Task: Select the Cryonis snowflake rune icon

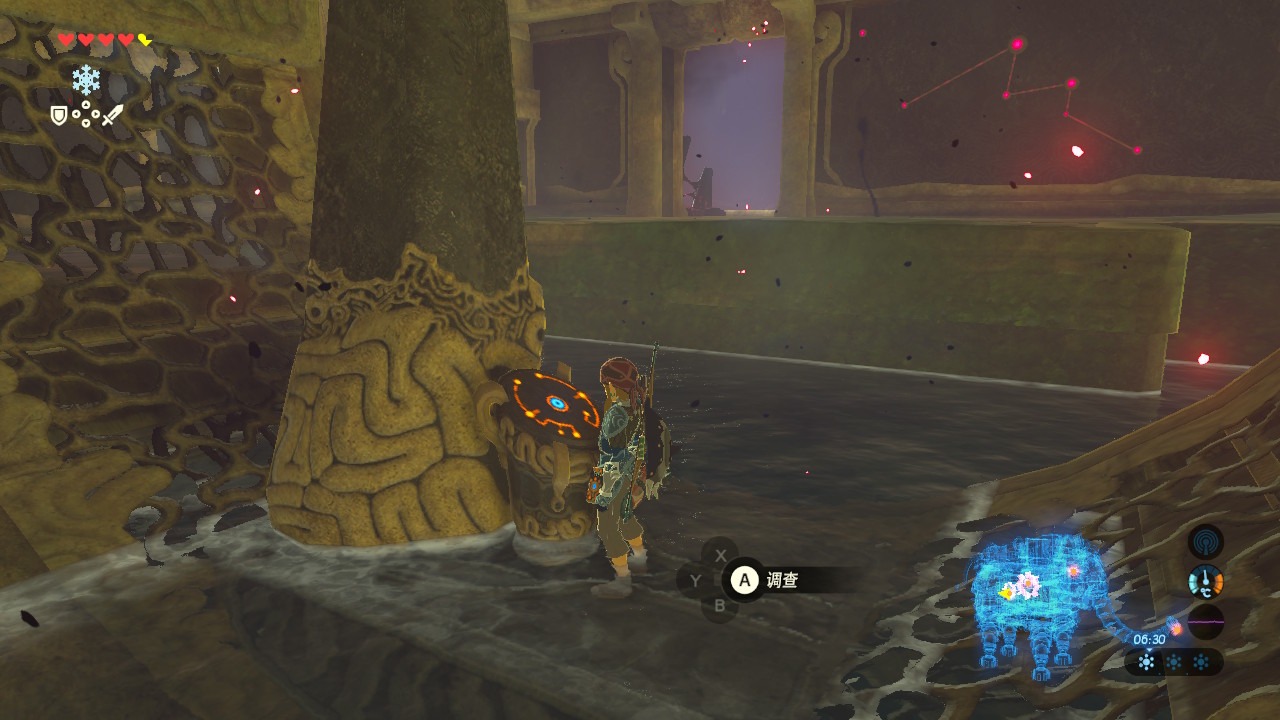Action: [x=86, y=80]
